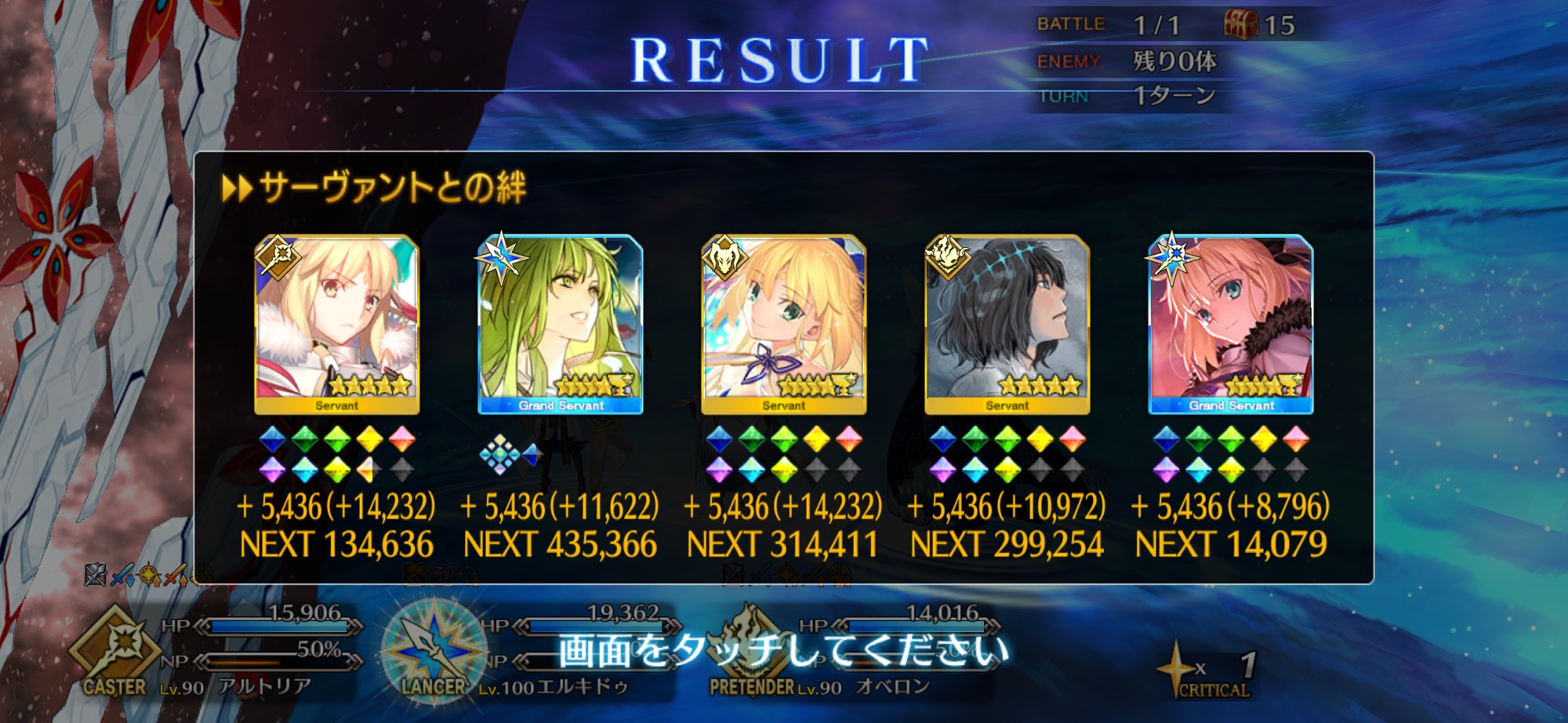Select the blonde servant card with blue ribbon
The height and width of the screenshot is (723, 1568).
783,323
